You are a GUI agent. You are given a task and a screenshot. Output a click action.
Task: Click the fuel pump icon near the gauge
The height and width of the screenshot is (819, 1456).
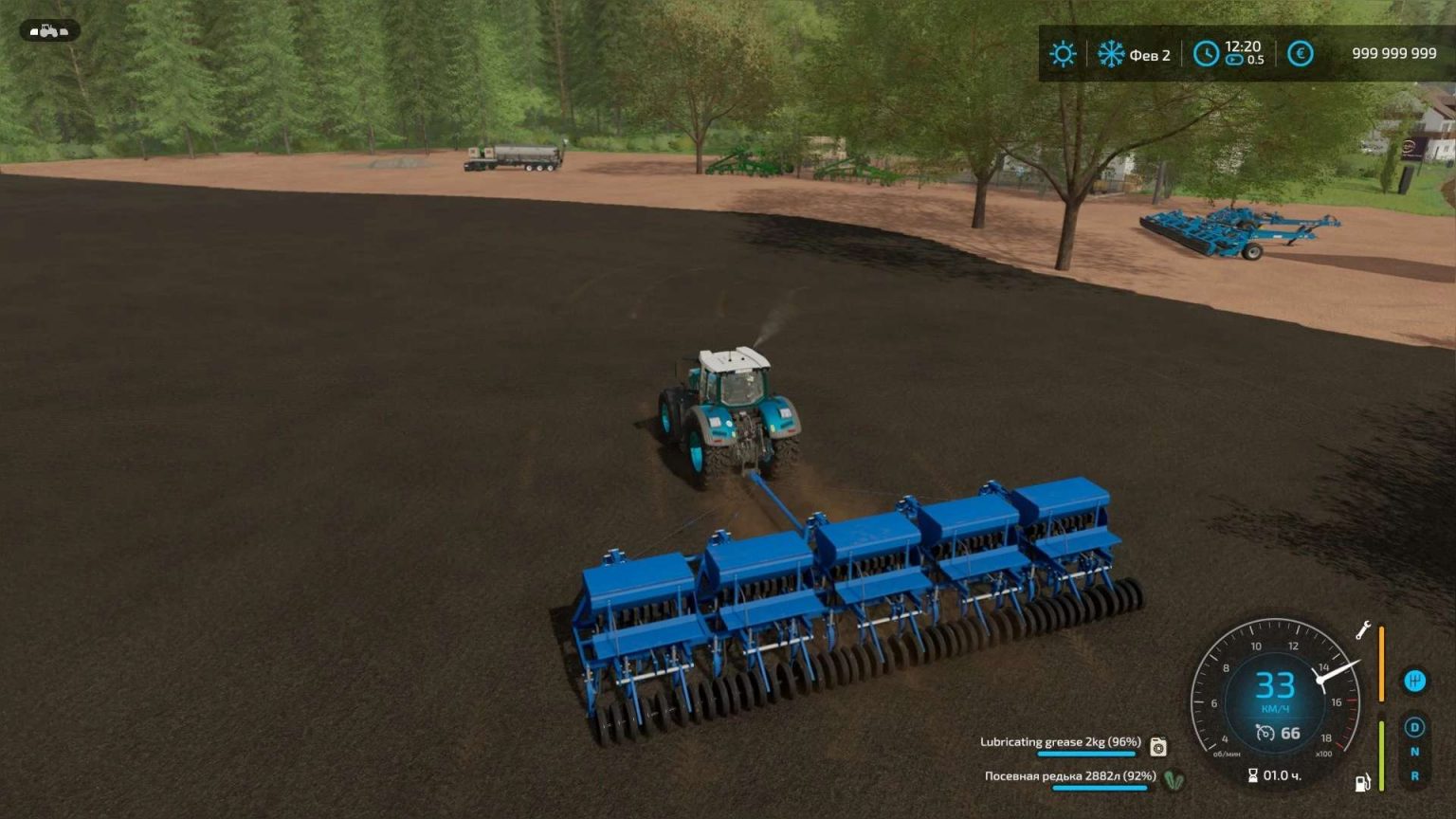1362,782
